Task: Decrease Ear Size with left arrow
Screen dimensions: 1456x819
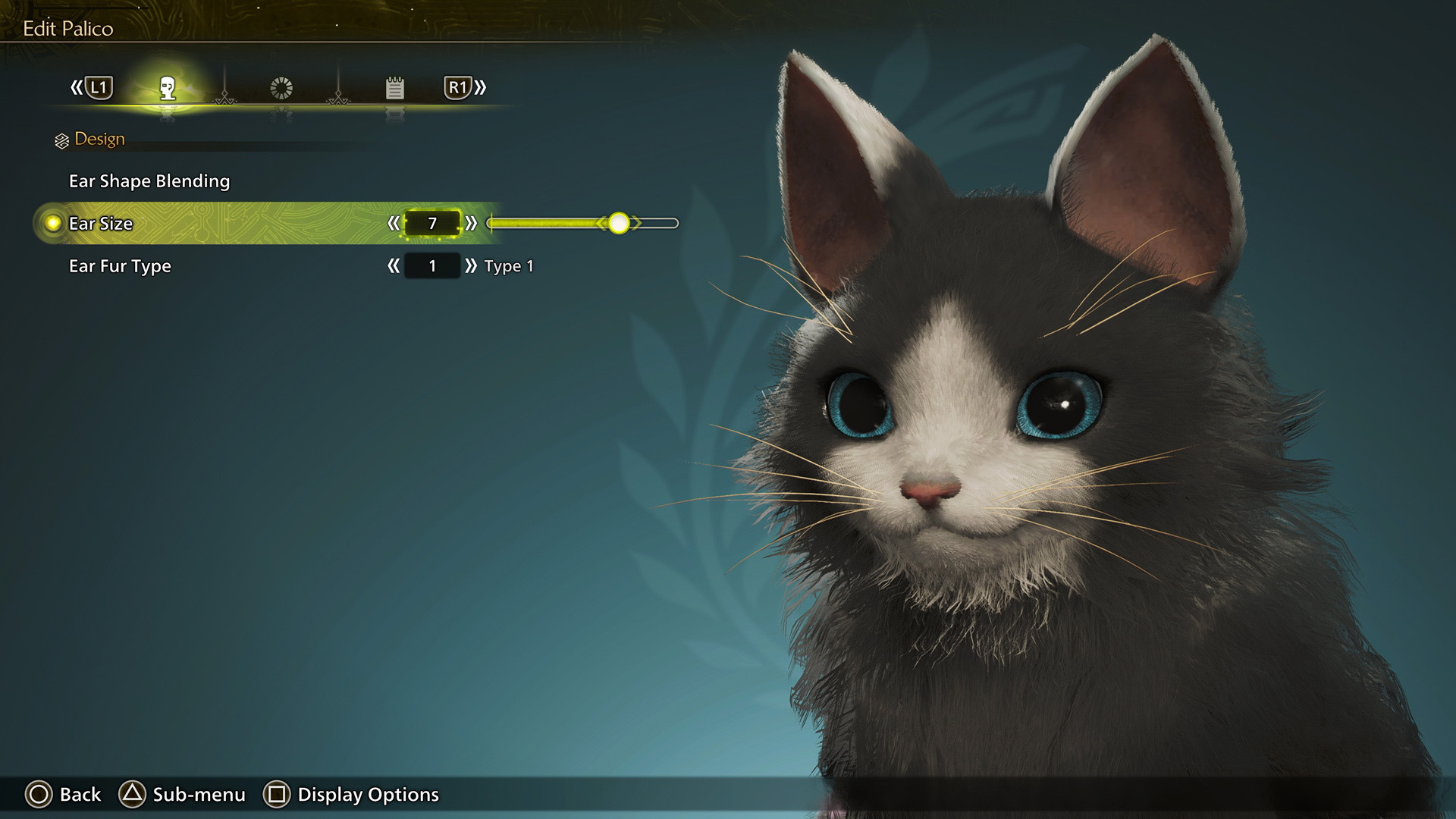Action: [x=393, y=224]
